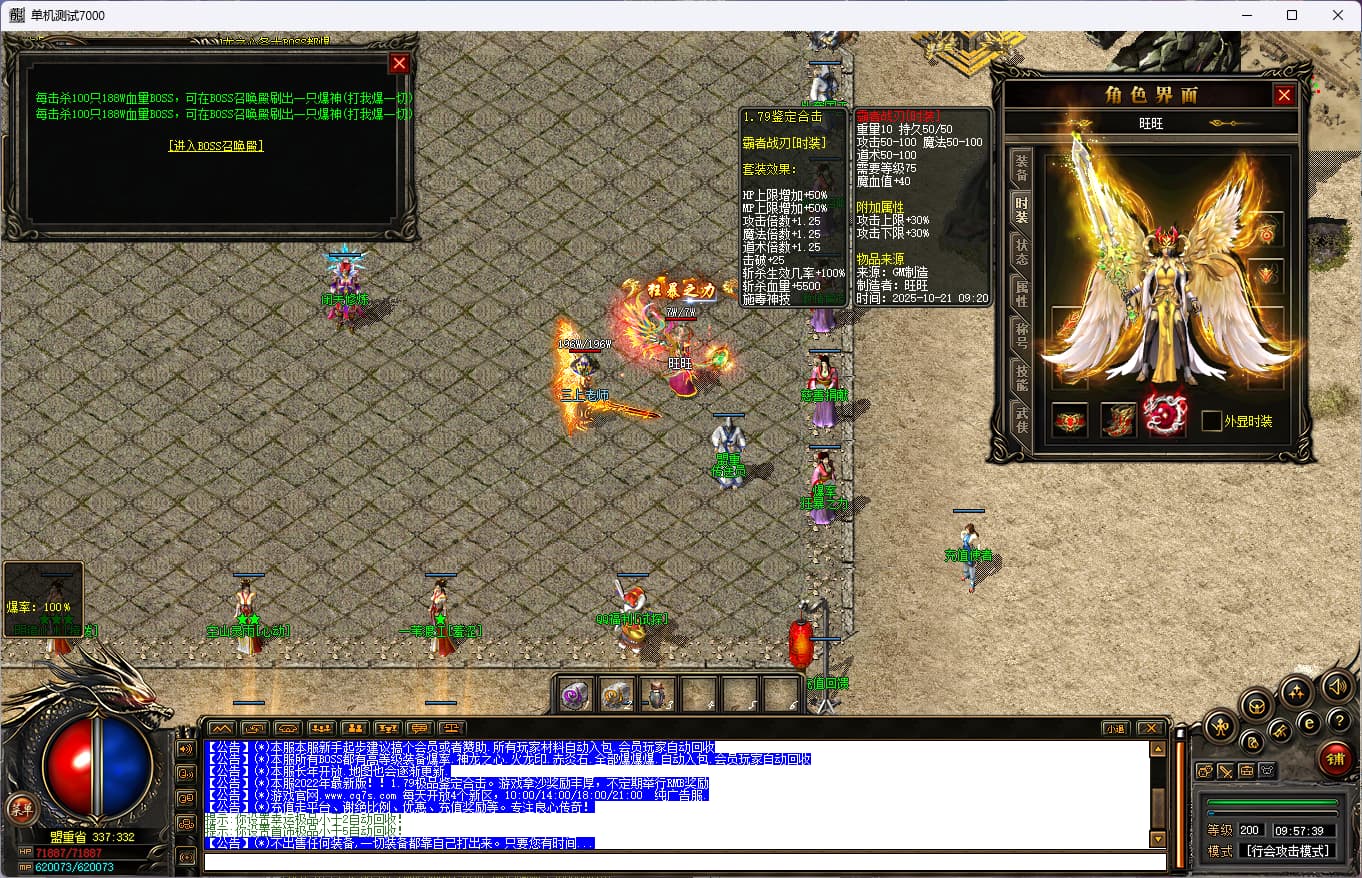Click the chat text input field

pos(684,862)
